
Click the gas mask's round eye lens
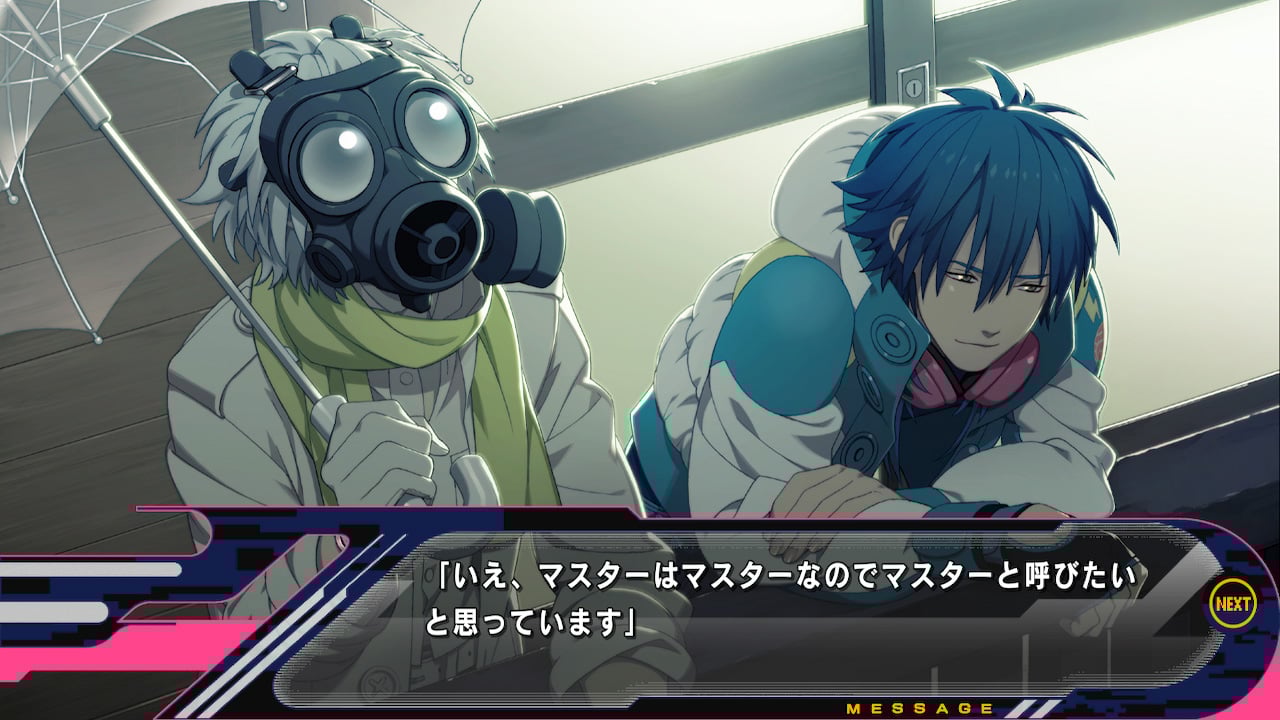(x=345, y=165)
